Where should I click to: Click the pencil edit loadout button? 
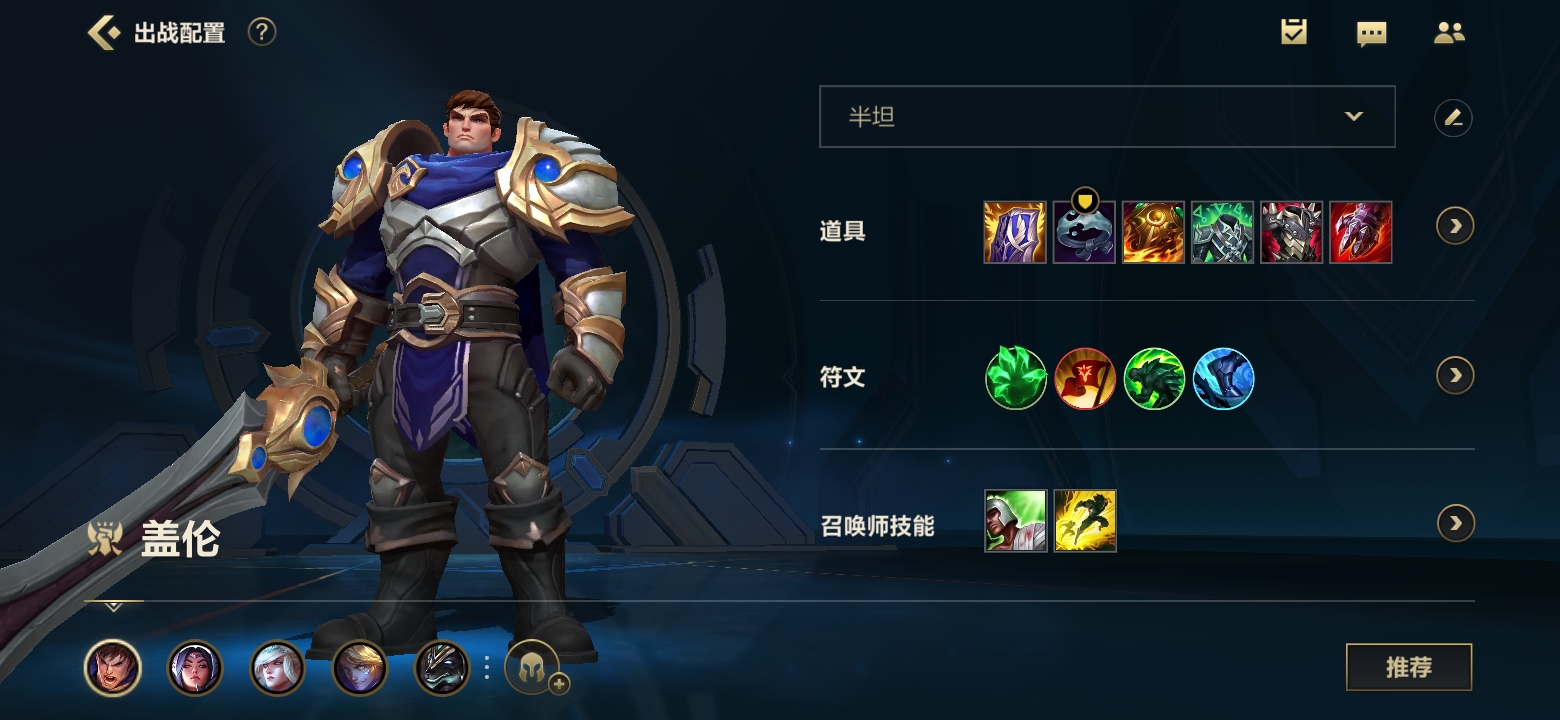coord(1453,118)
